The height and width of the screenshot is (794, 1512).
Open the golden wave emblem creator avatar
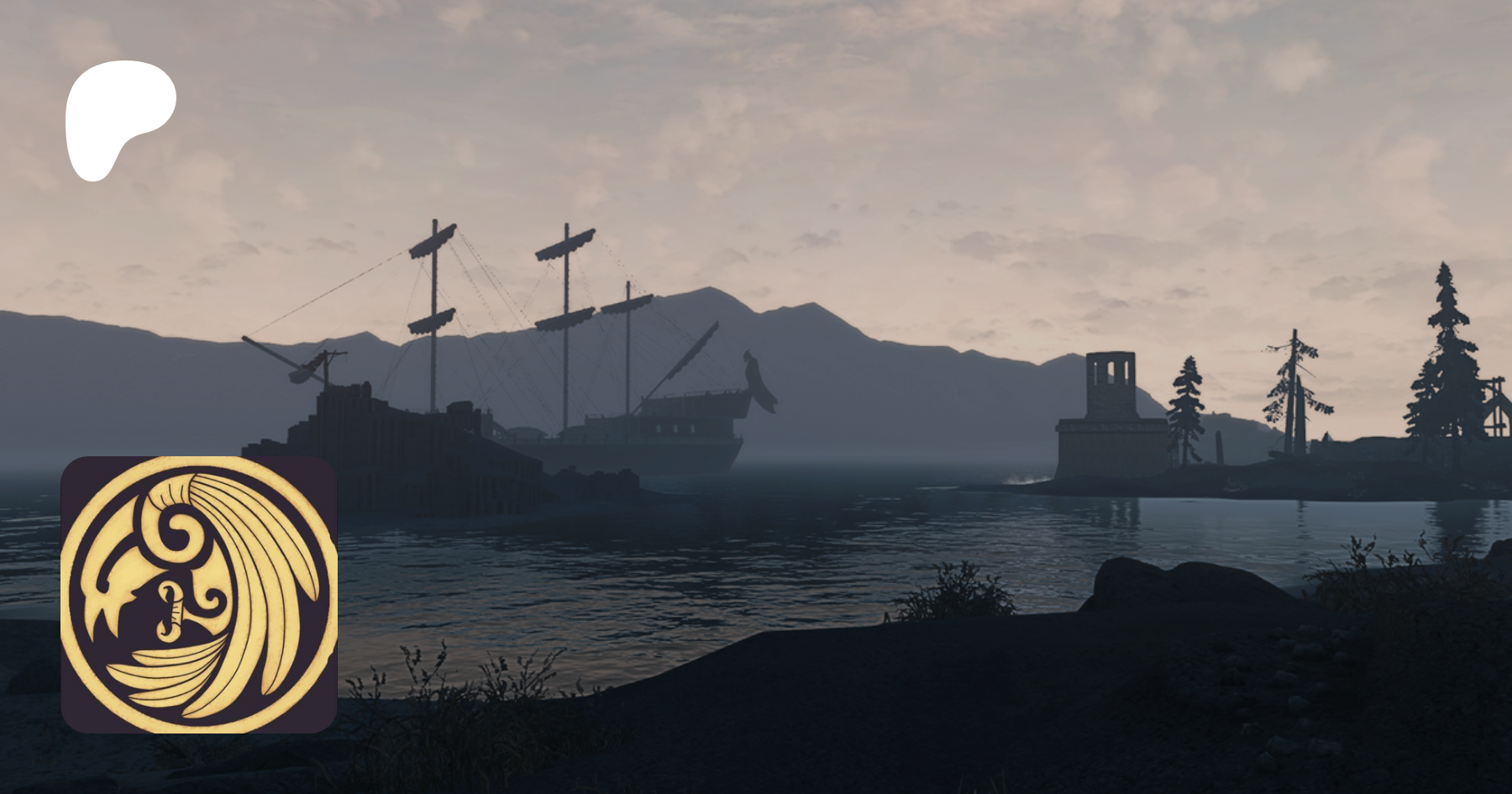pos(199,595)
